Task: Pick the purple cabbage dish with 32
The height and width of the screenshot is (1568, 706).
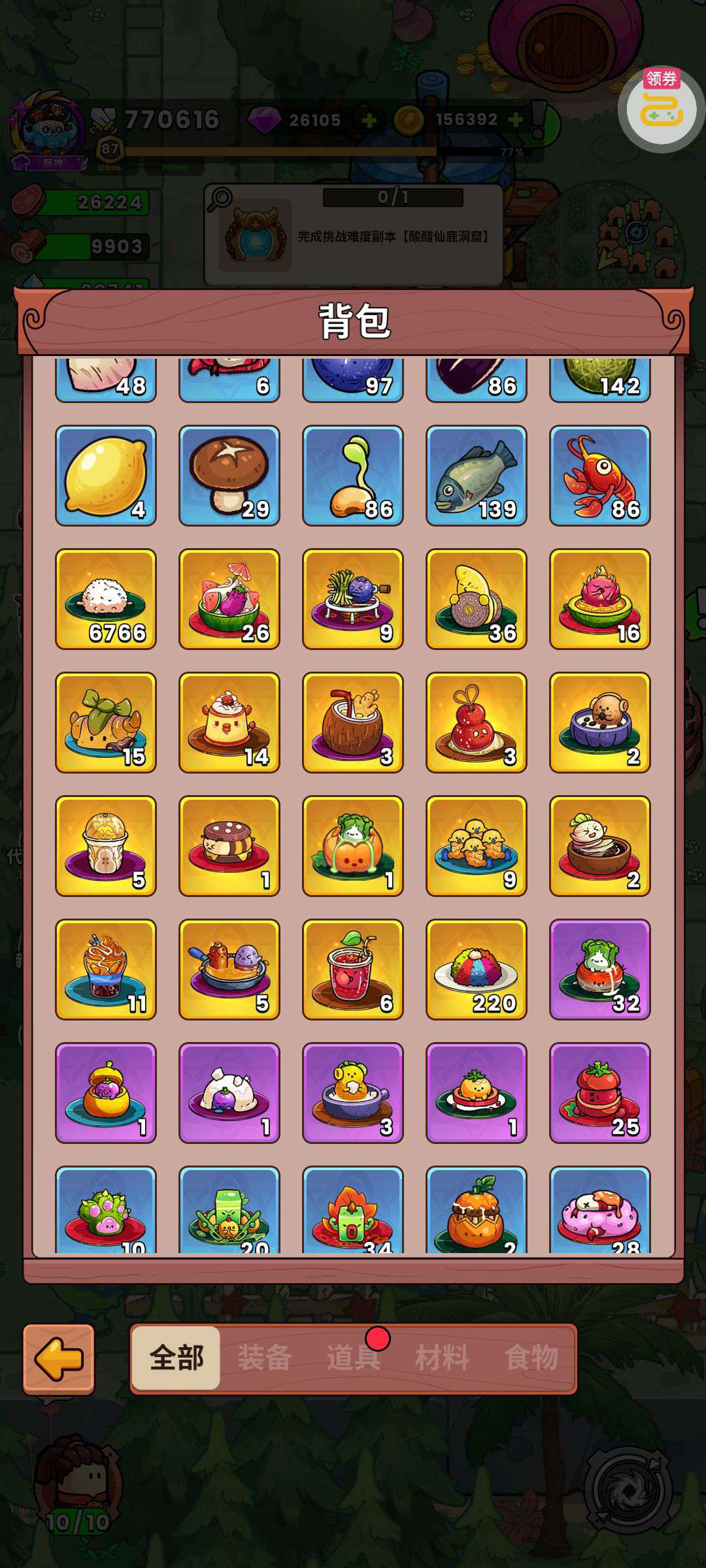Action: pyautogui.click(x=600, y=970)
